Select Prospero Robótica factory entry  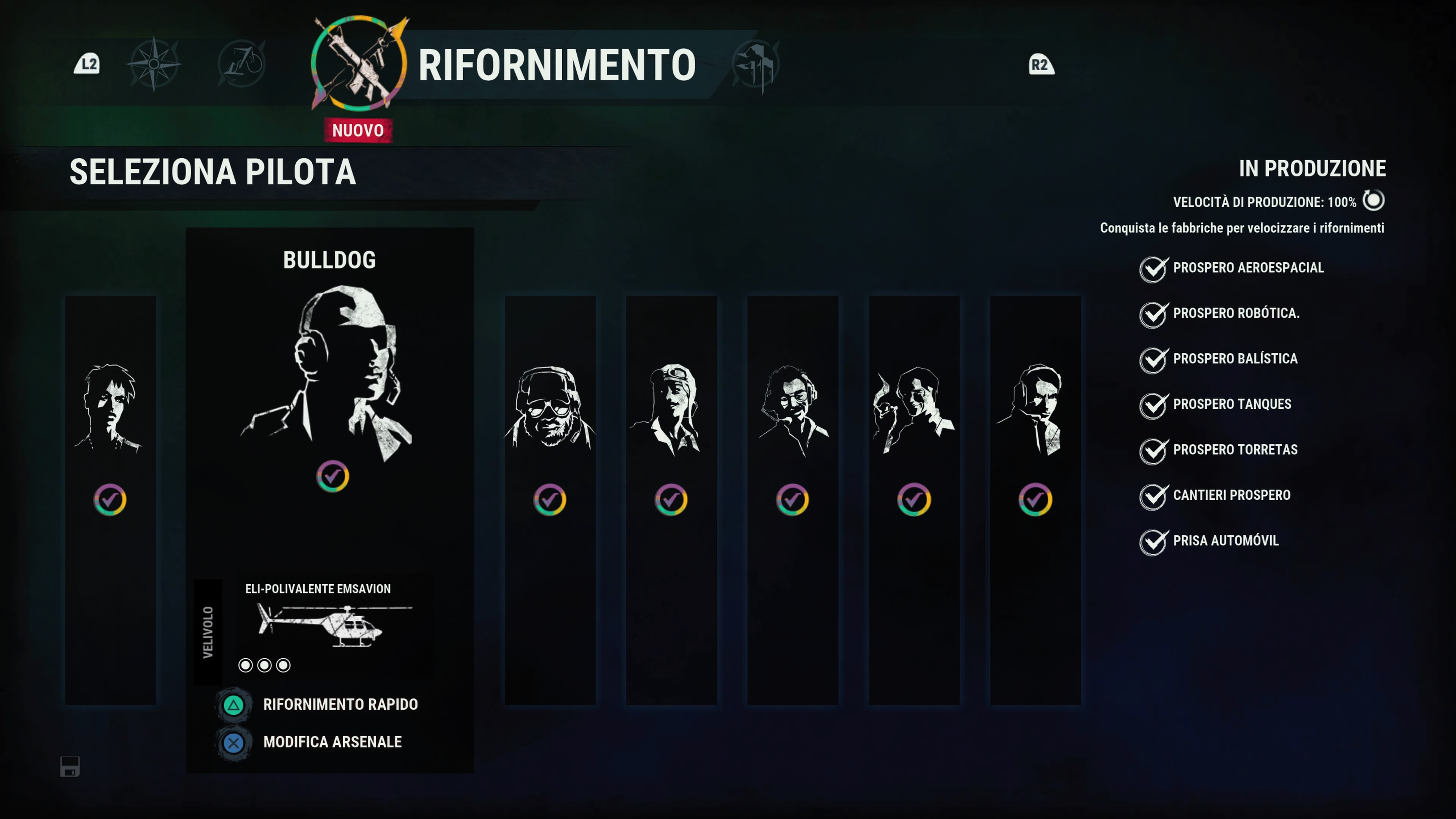pyautogui.click(x=1236, y=313)
